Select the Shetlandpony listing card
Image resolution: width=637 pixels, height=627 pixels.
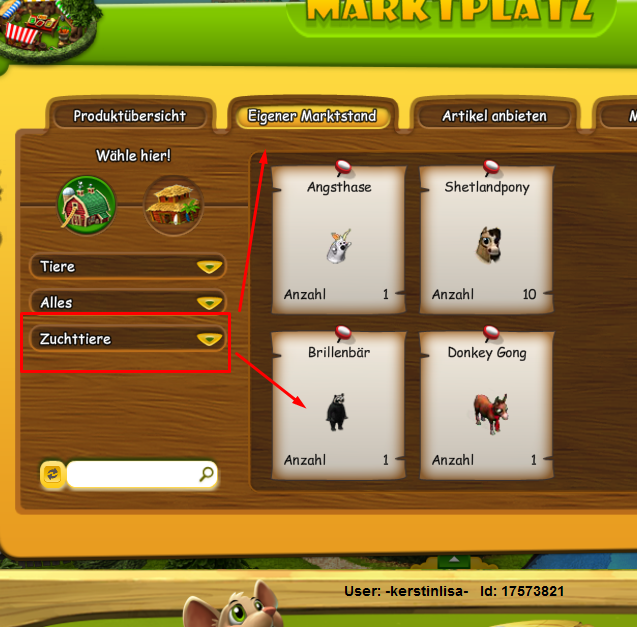486,238
